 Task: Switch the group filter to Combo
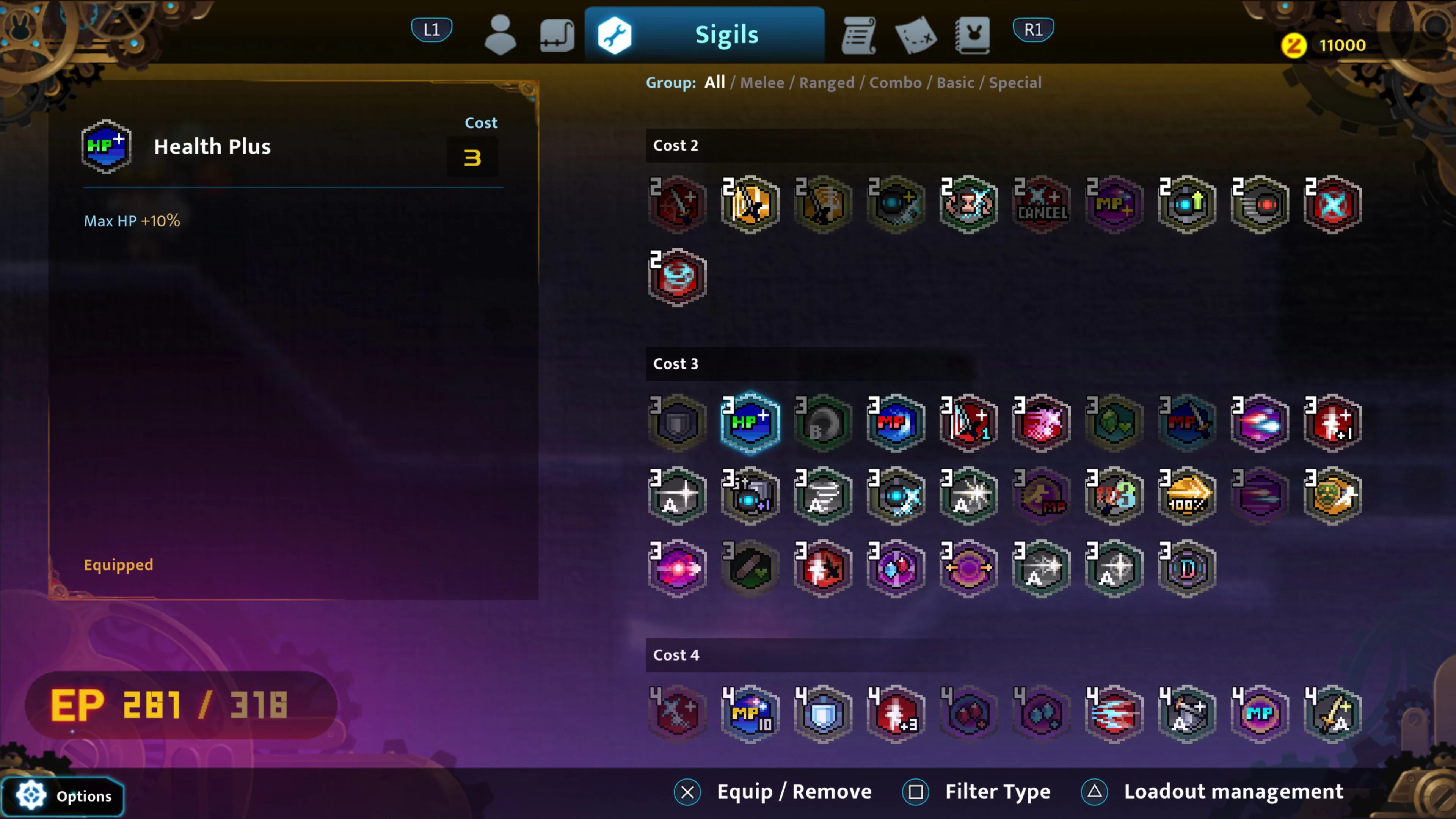coord(895,83)
